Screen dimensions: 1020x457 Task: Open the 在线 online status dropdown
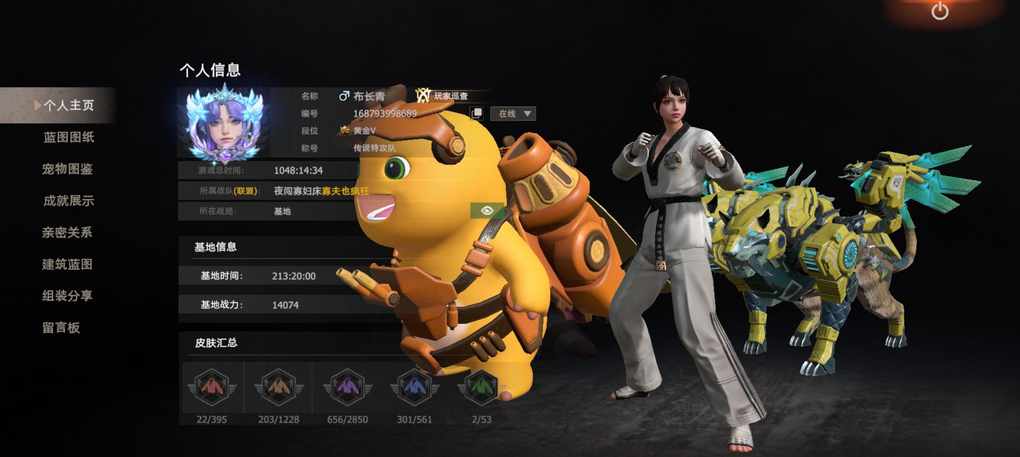pos(513,113)
